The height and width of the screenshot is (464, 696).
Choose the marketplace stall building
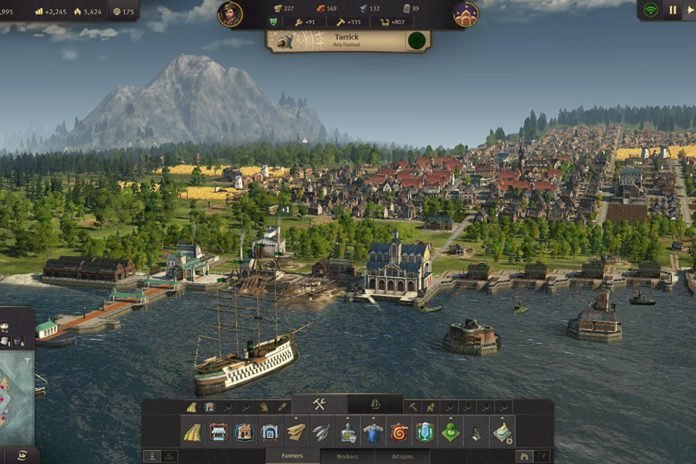[218, 432]
